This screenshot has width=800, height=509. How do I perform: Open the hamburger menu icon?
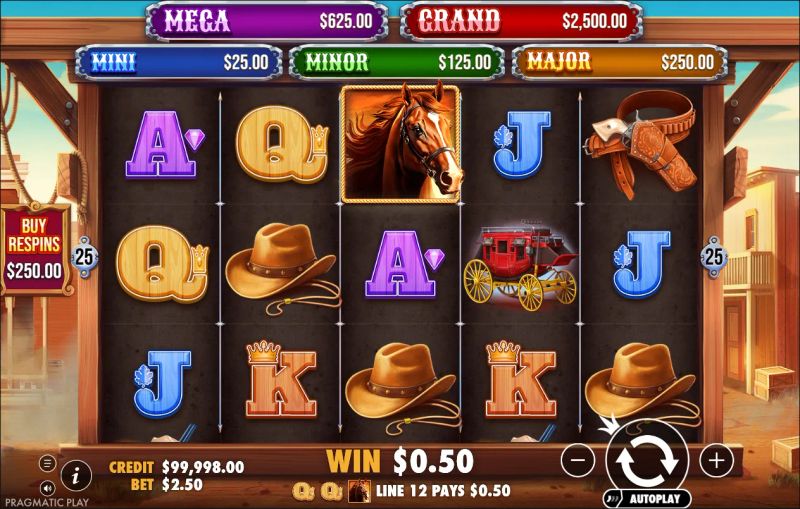pos(47,463)
